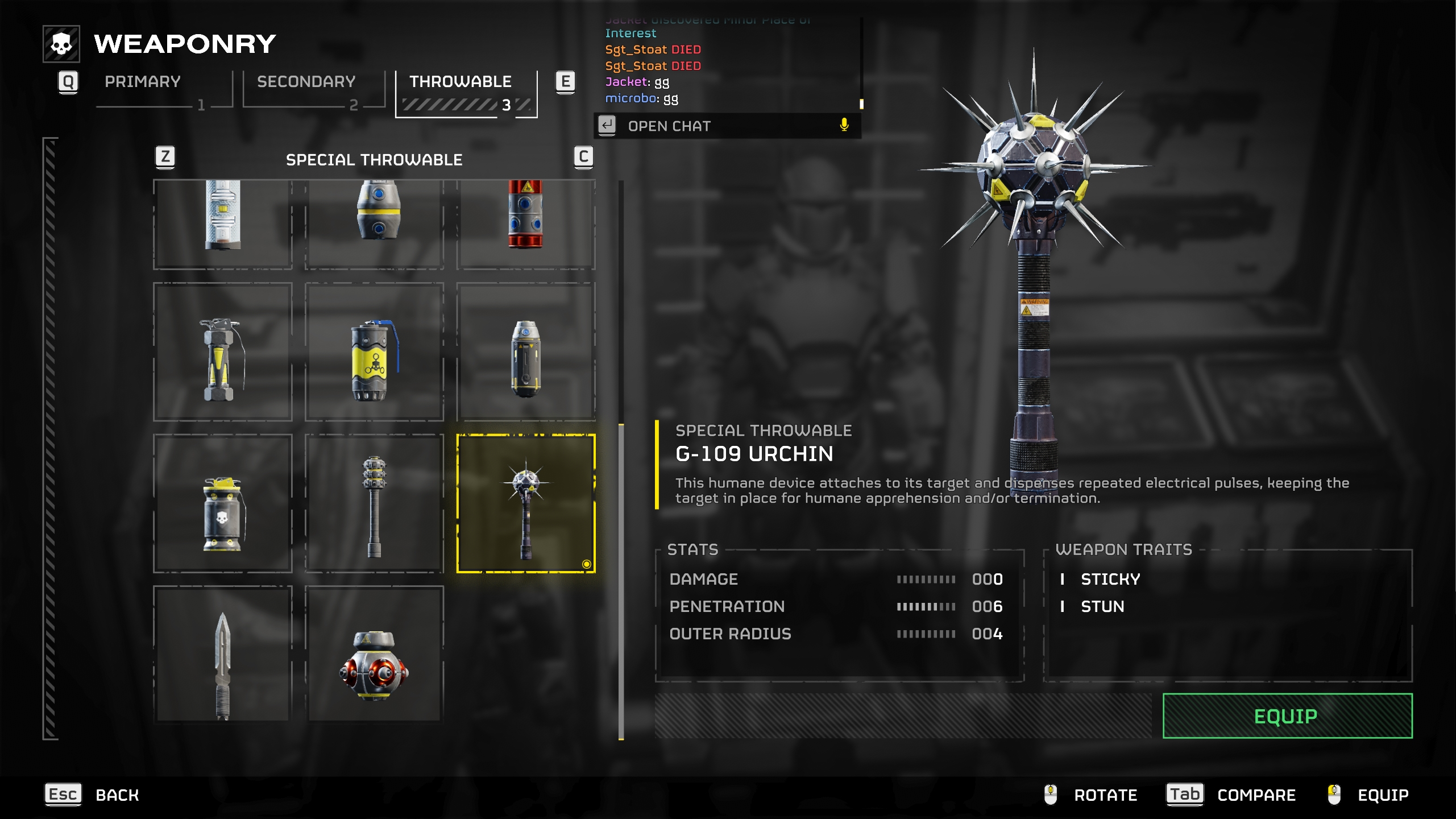The width and height of the screenshot is (1456, 819).
Task: Click the throwable list scrollbar
Action: coord(621,580)
